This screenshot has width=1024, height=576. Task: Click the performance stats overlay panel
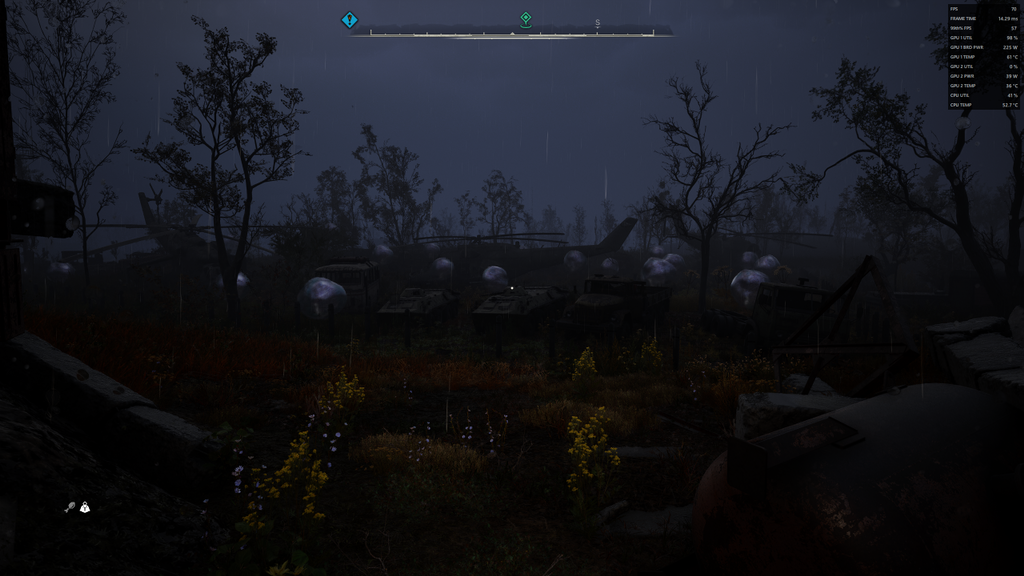pyautogui.click(x=984, y=56)
